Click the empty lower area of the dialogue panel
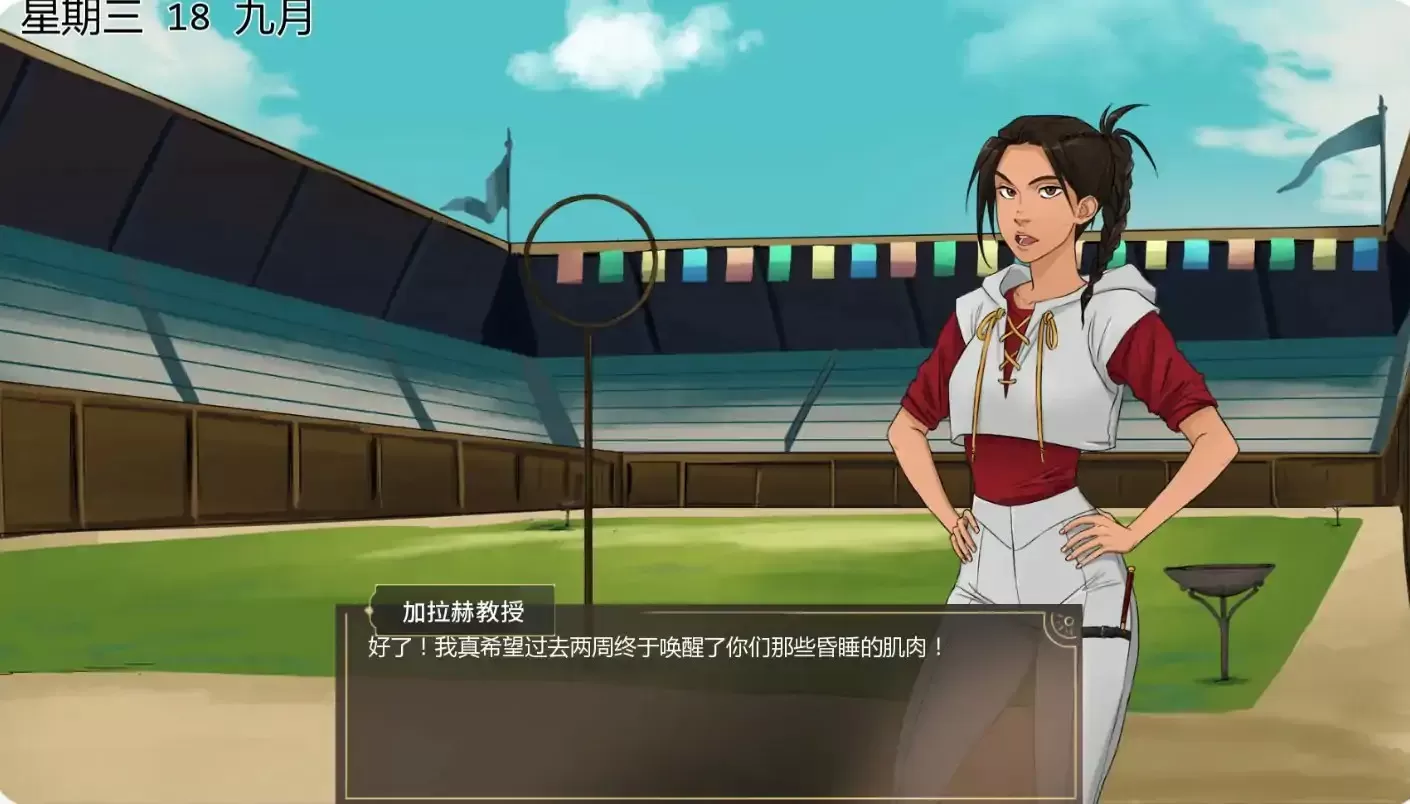The image size is (1410, 804). point(700,730)
